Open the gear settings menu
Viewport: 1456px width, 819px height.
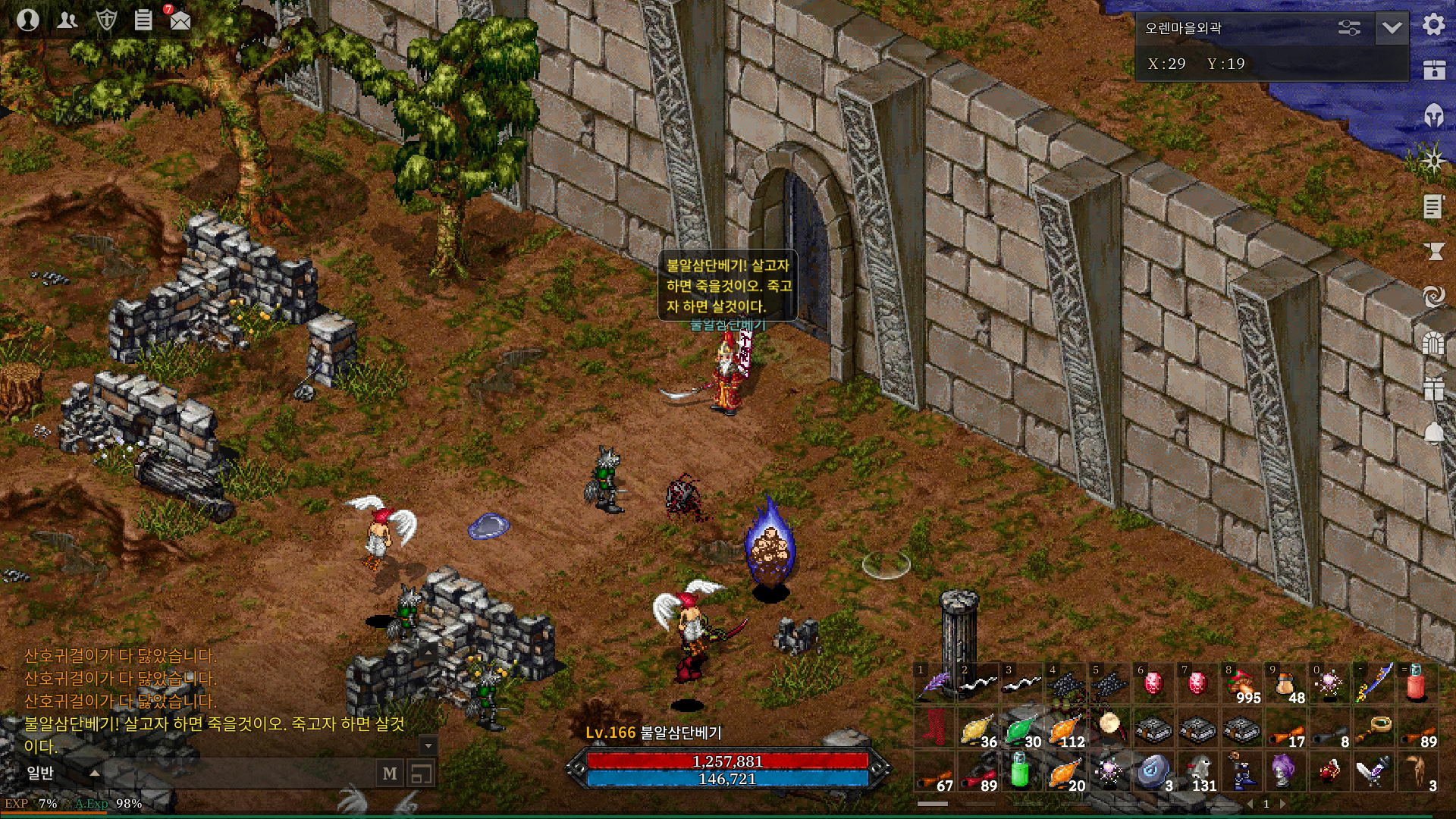point(1433,25)
